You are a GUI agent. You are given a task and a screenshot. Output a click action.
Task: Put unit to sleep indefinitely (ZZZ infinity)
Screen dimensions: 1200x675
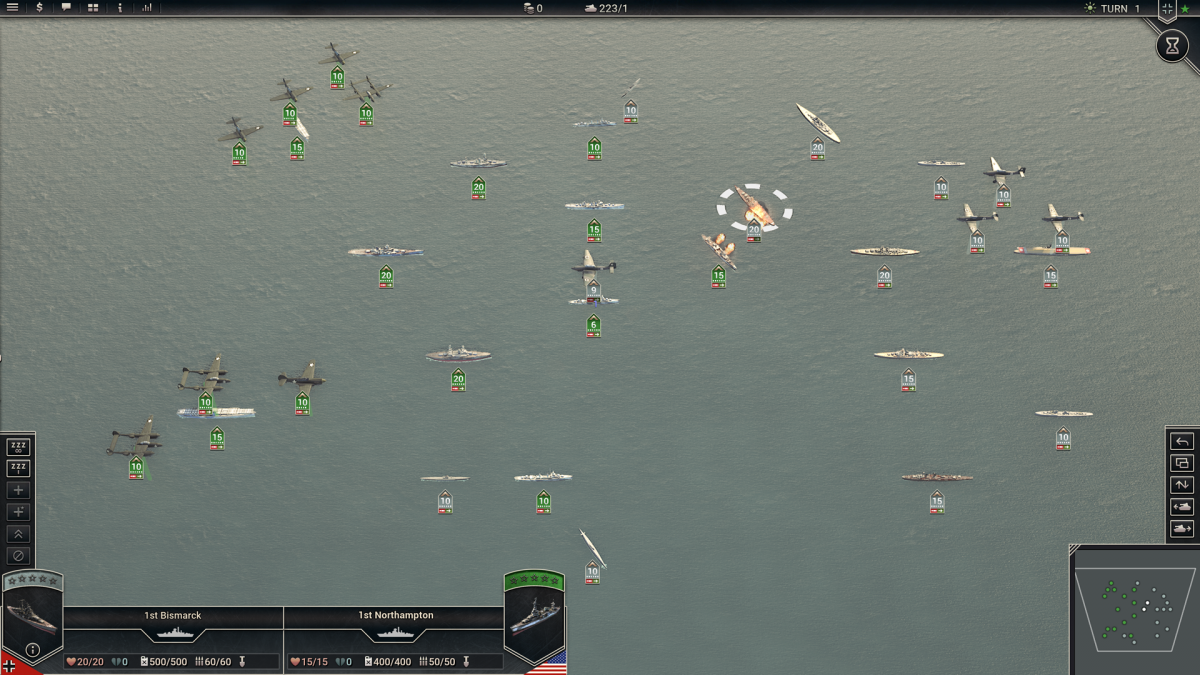click(x=18, y=447)
